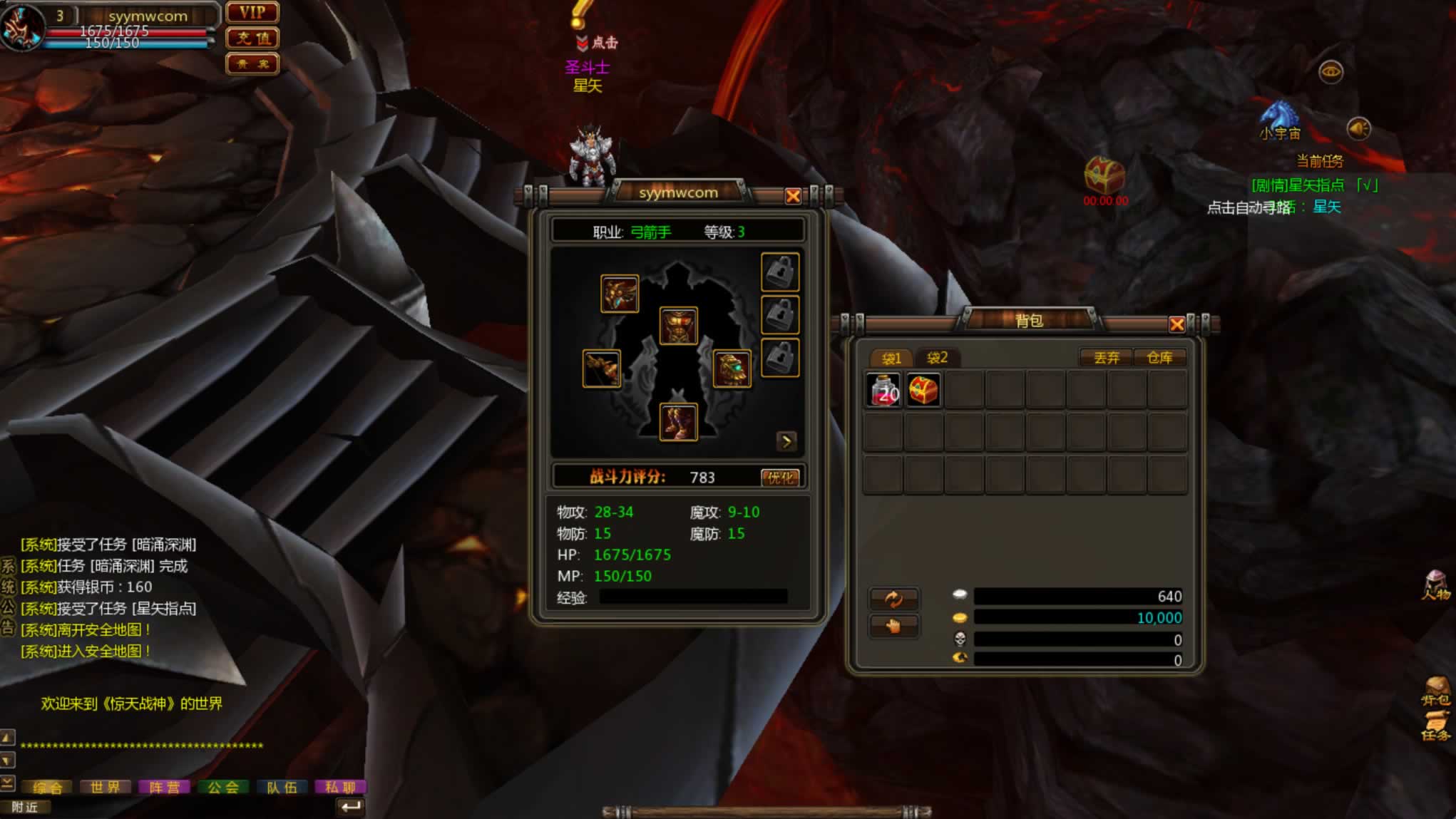The image size is (1456, 819).
Task: Select the equipped bow weapon slot
Action: tap(601, 369)
